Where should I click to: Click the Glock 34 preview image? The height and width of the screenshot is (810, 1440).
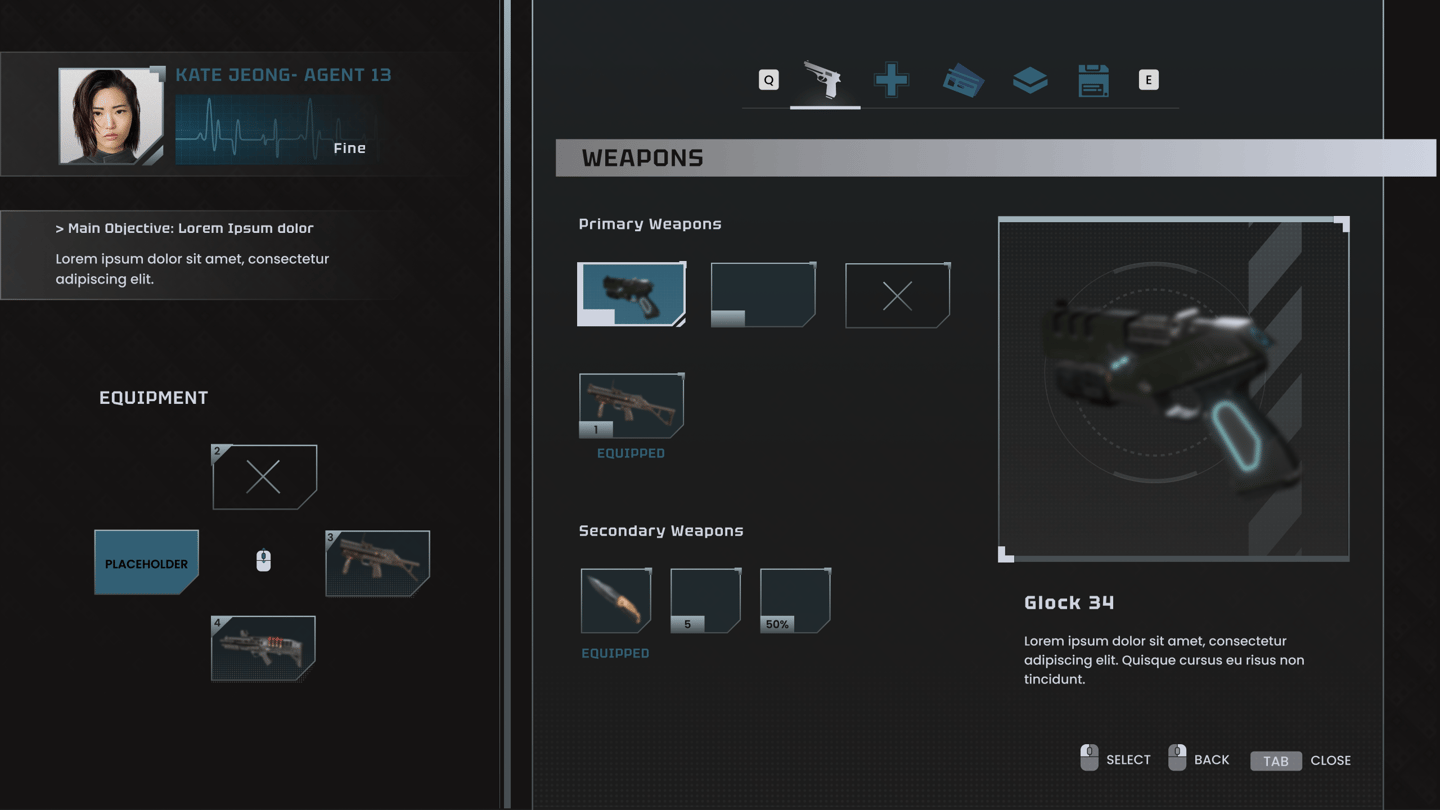(x=1173, y=388)
